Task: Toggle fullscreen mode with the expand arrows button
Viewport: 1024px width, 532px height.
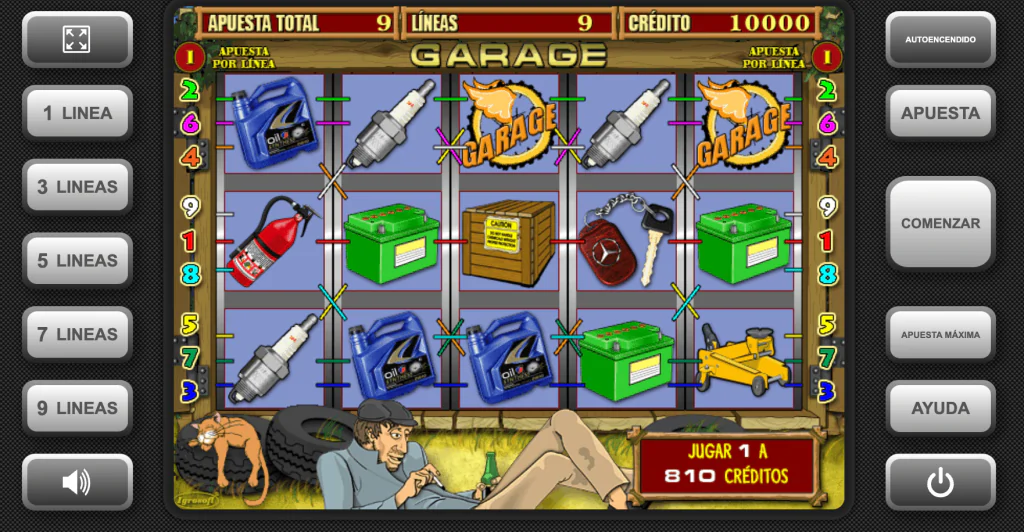Action: (77, 39)
